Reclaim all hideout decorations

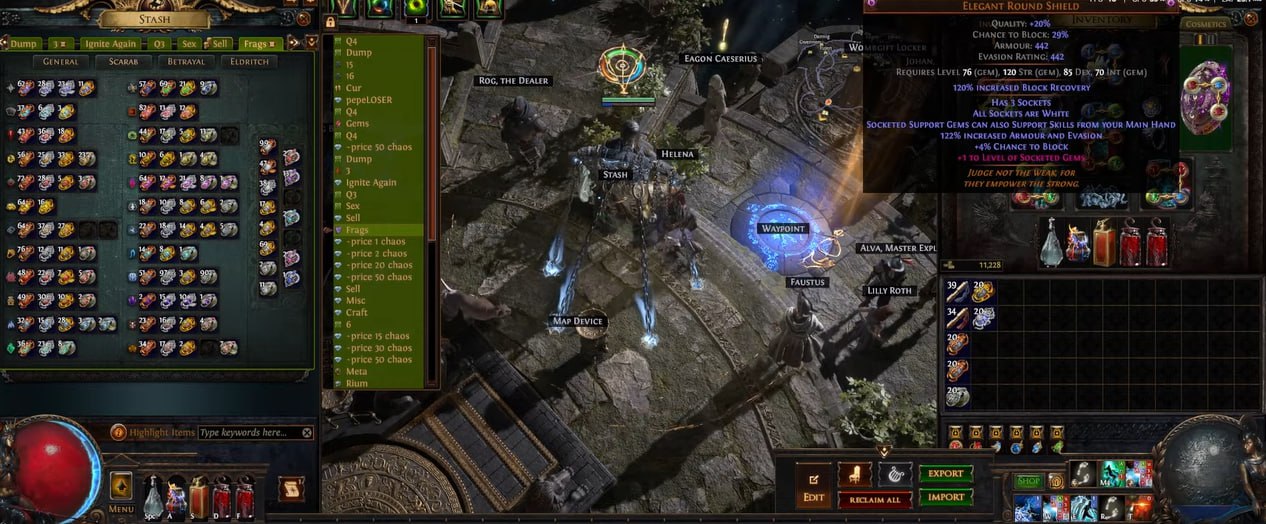coord(875,499)
